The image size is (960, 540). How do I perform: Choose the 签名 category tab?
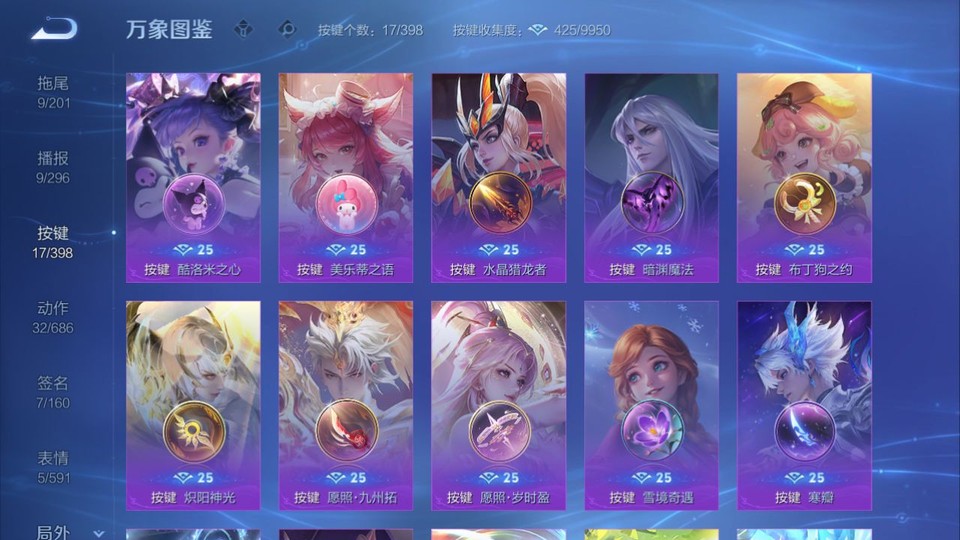pos(53,391)
